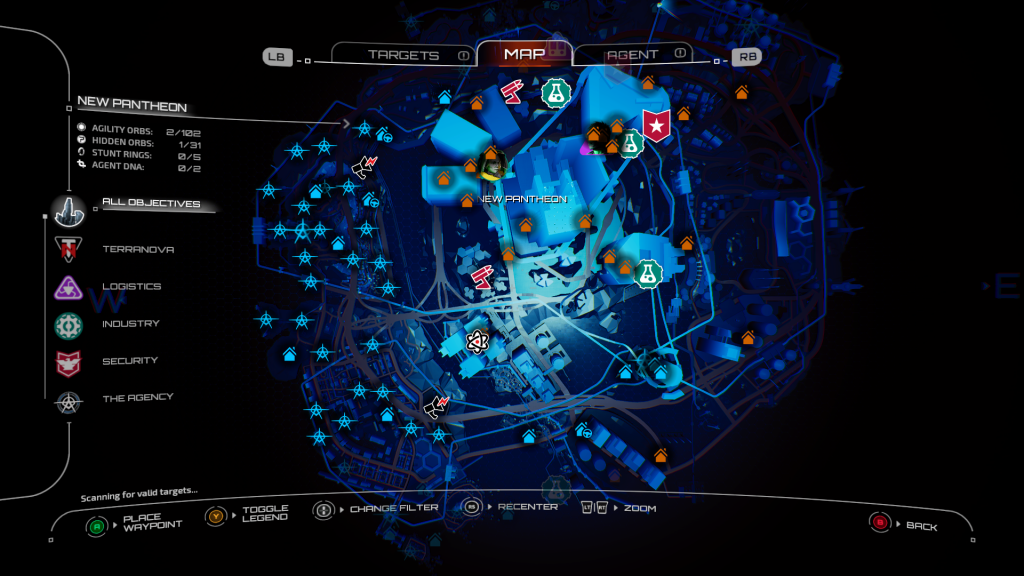
Task: Select The Agency objectives entry
Action: pyautogui.click(x=137, y=398)
